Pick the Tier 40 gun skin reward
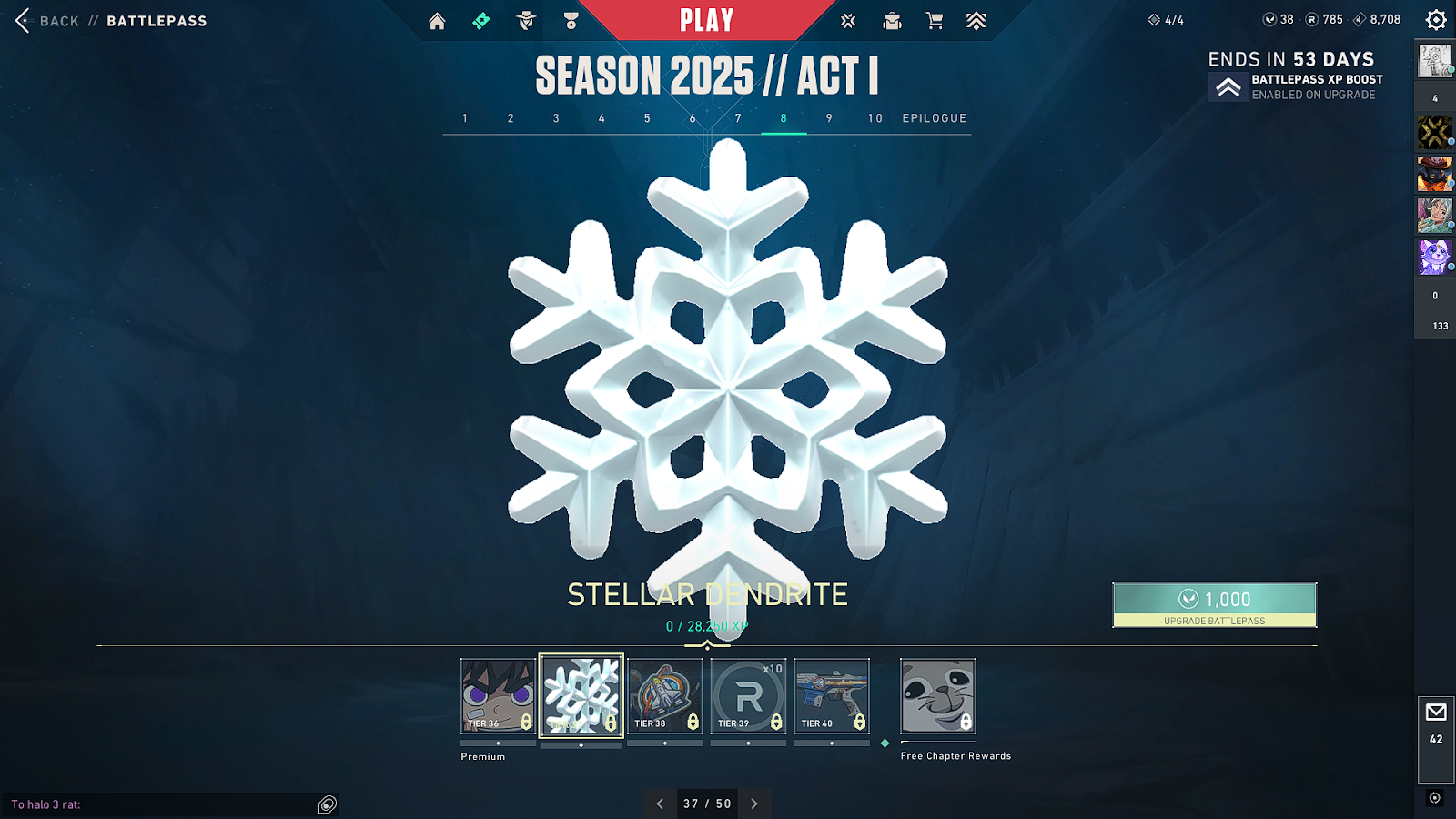Image resolution: width=1456 pixels, height=819 pixels. click(832, 695)
